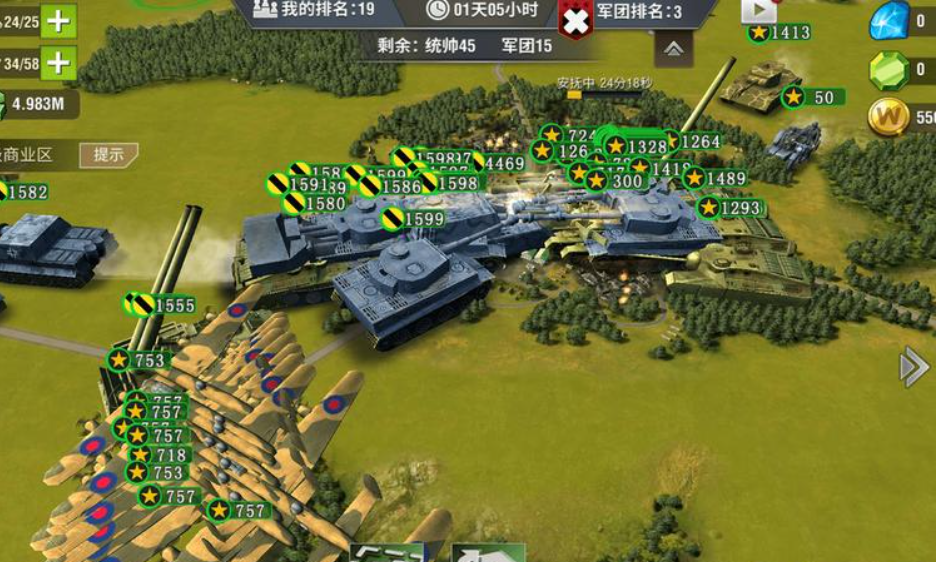Collapse the ranking panel with the up arrow

tap(674, 47)
